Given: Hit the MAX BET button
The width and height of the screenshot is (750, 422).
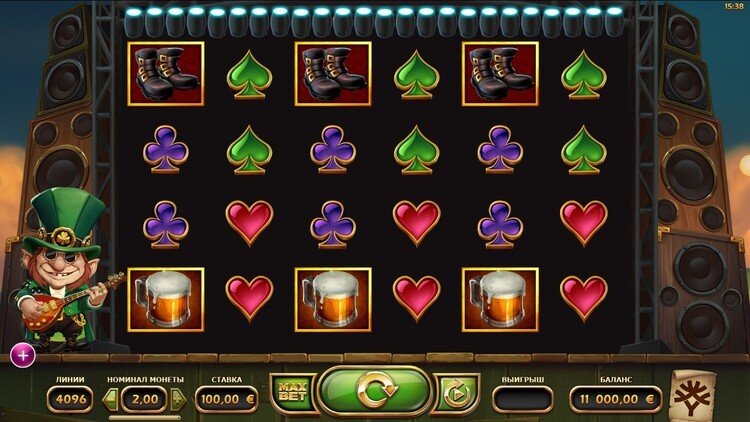Looking at the screenshot, I should pos(291,393).
